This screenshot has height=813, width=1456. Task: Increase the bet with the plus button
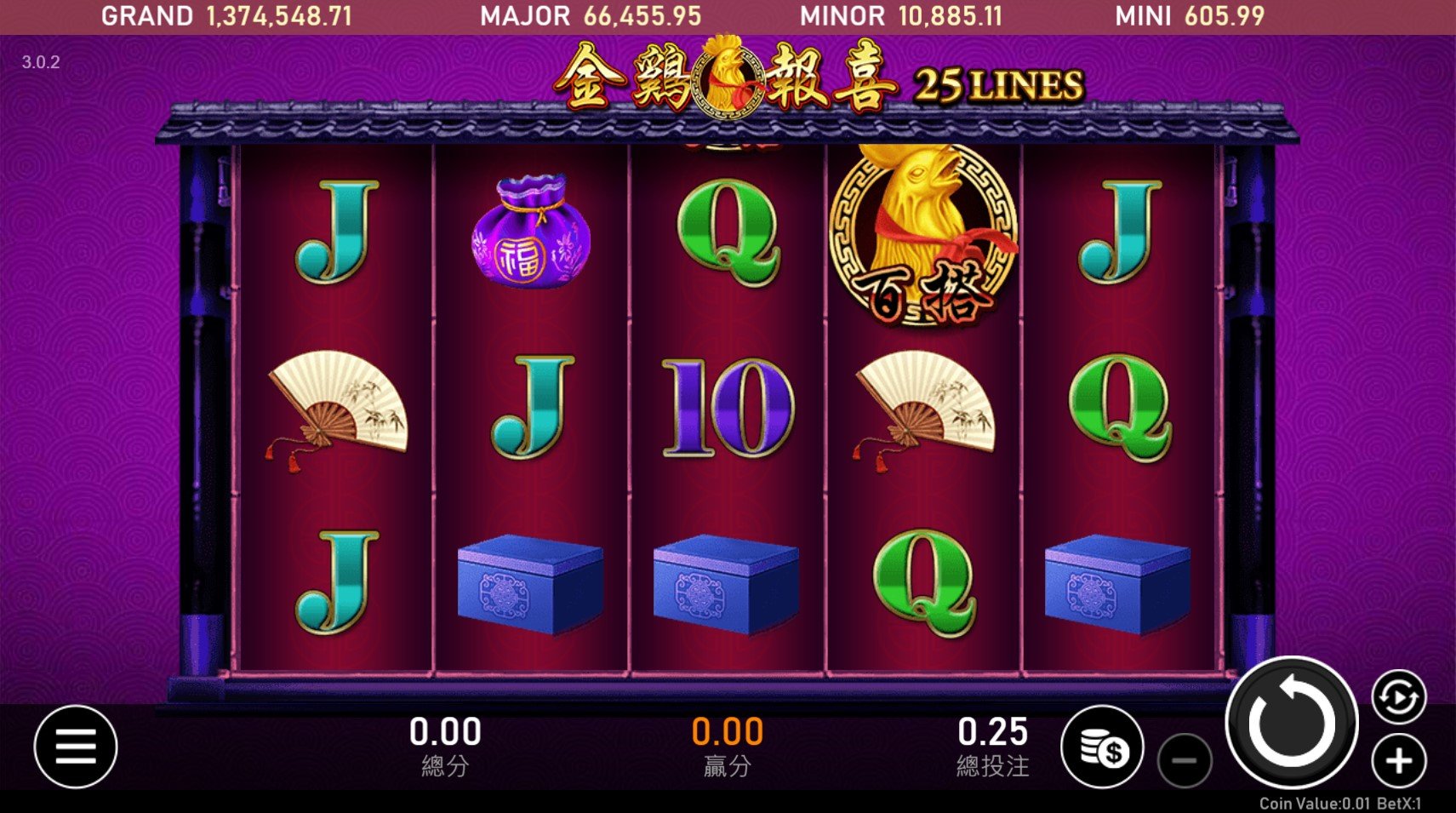click(1398, 760)
